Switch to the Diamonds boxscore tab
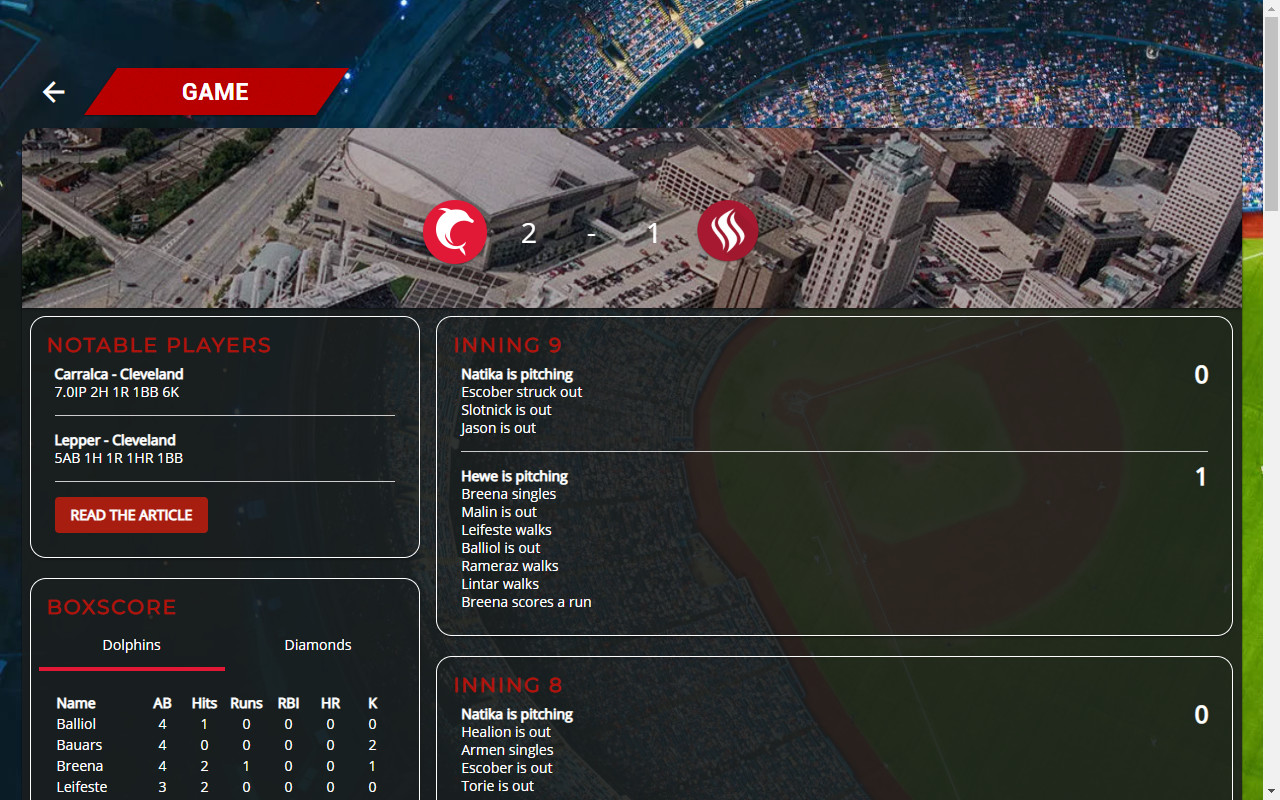 click(x=317, y=645)
